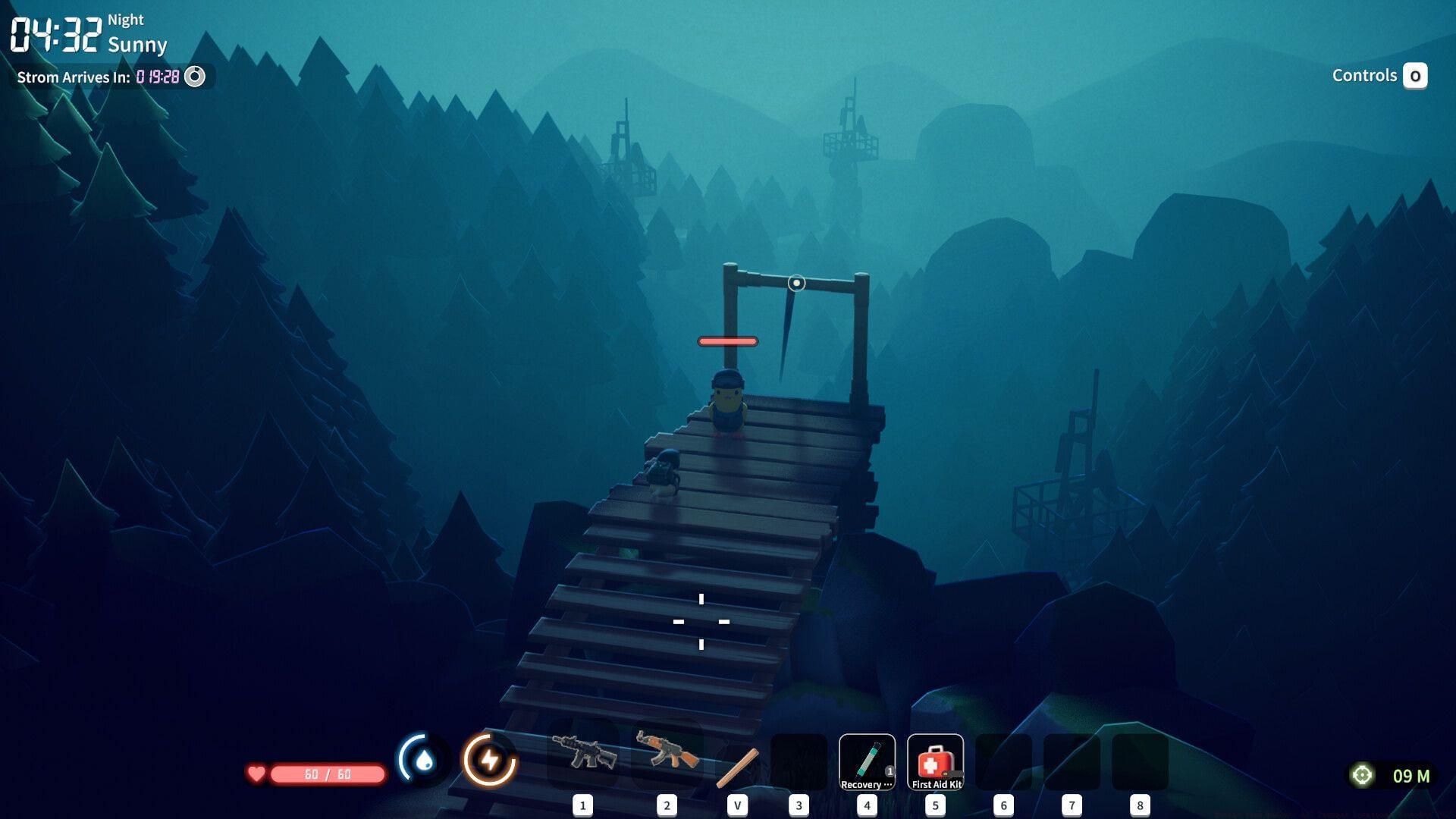Select empty hotbar slot 3
The width and height of the screenshot is (1456, 819).
click(798, 762)
